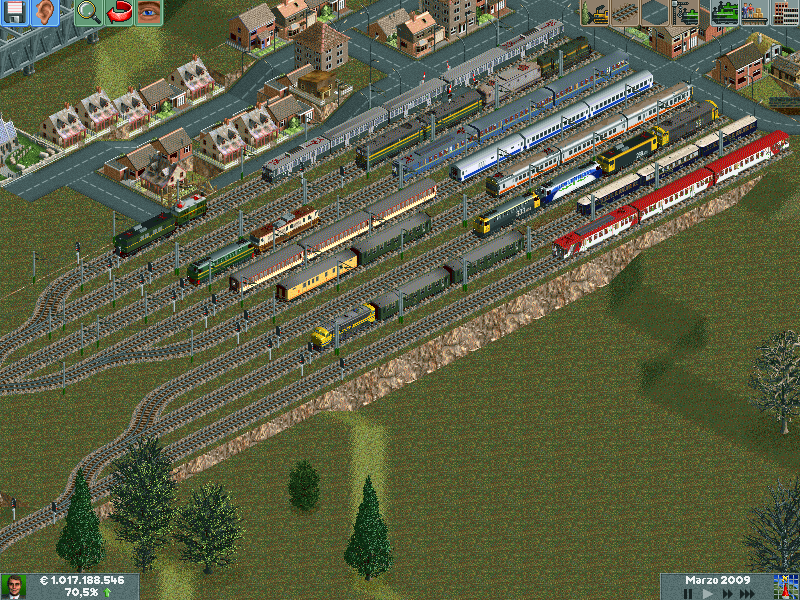Open the crane build vehicles menu

point(686,13)
